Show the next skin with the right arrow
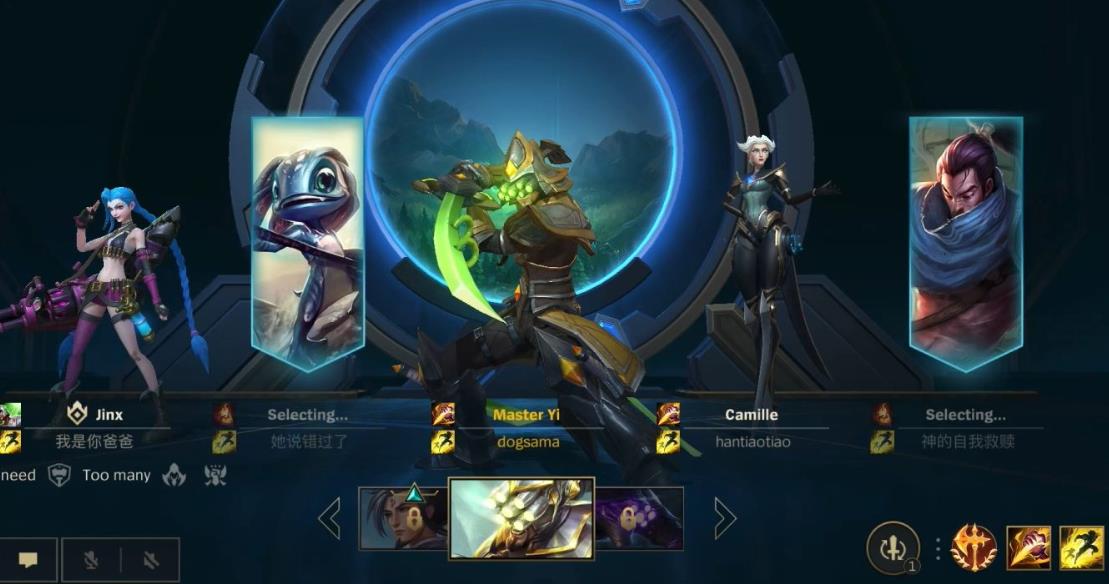 tap(725, 518)
